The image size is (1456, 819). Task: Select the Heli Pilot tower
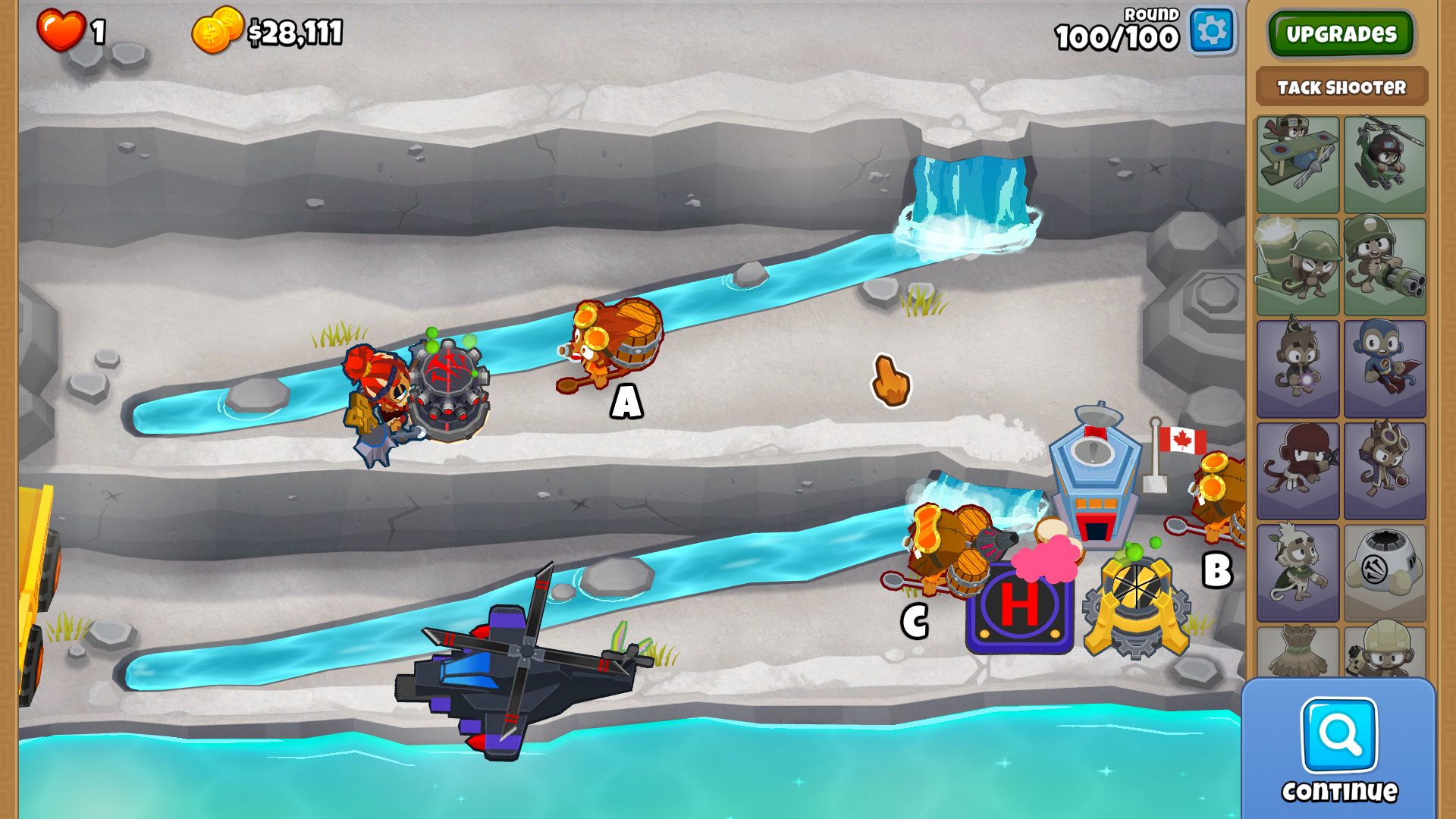(x=1385, y=164)
